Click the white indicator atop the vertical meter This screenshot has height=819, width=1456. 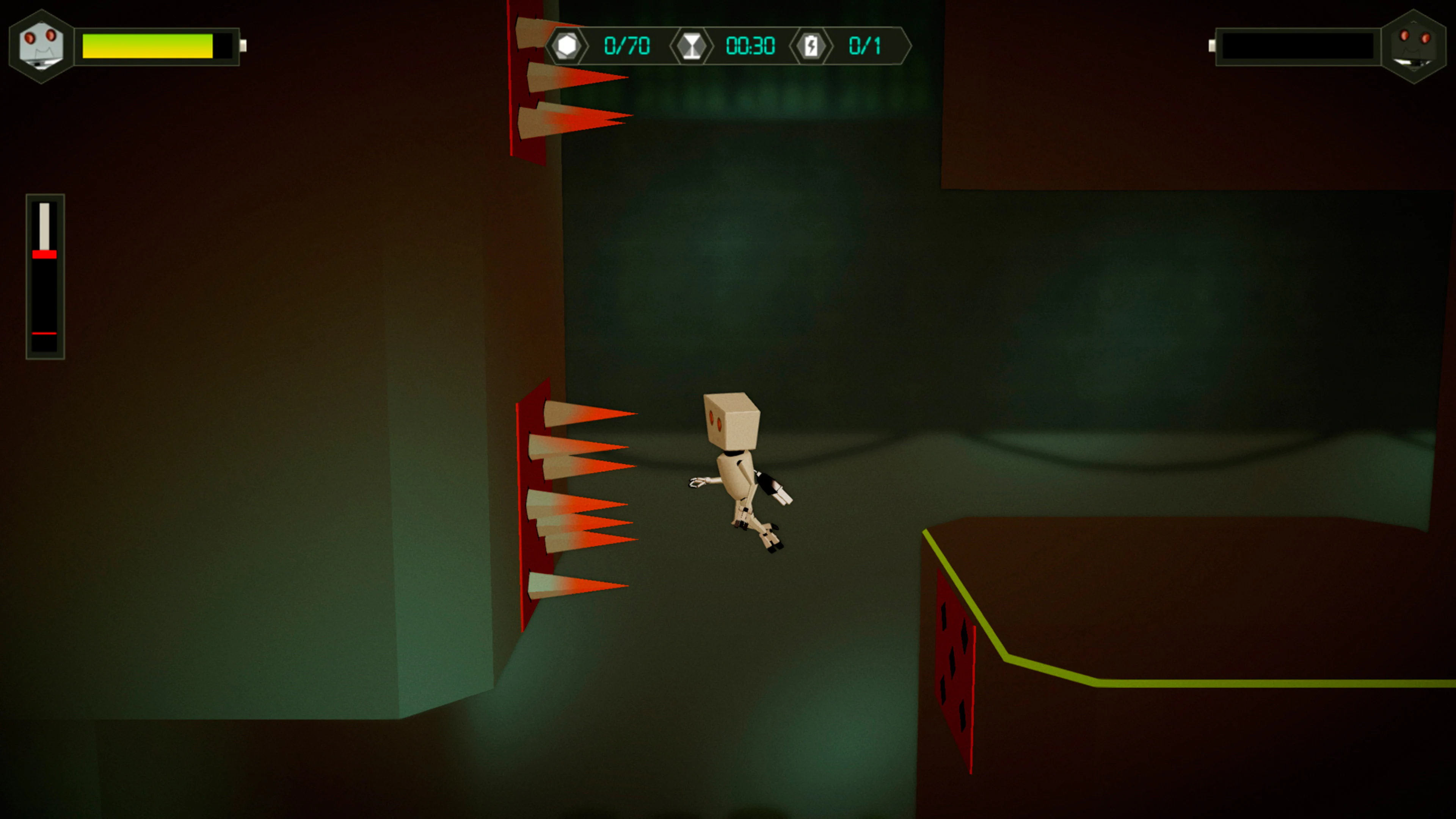(x=45, y=226)
